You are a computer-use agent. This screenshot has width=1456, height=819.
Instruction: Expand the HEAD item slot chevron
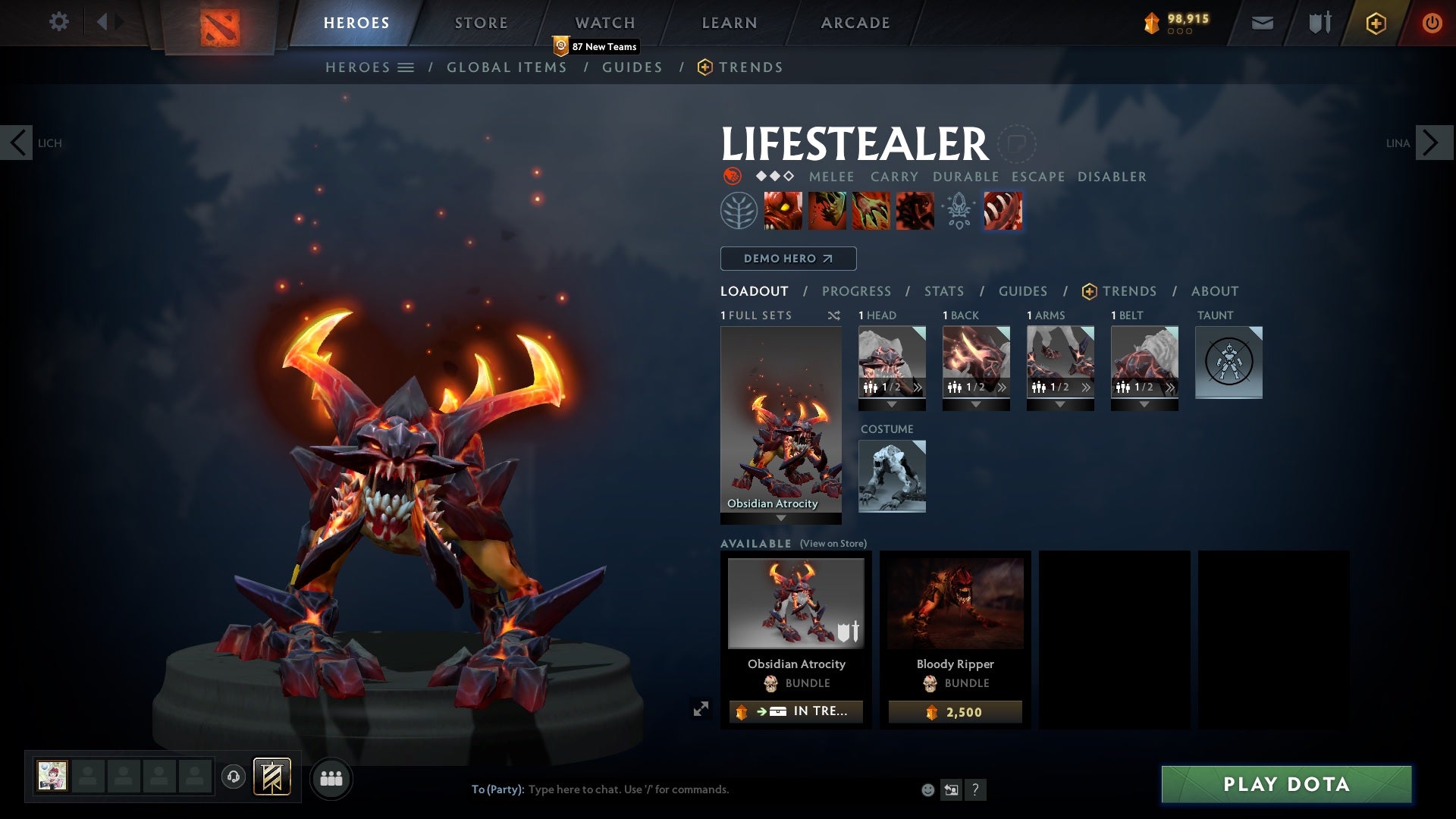click(x=918, y=388)
